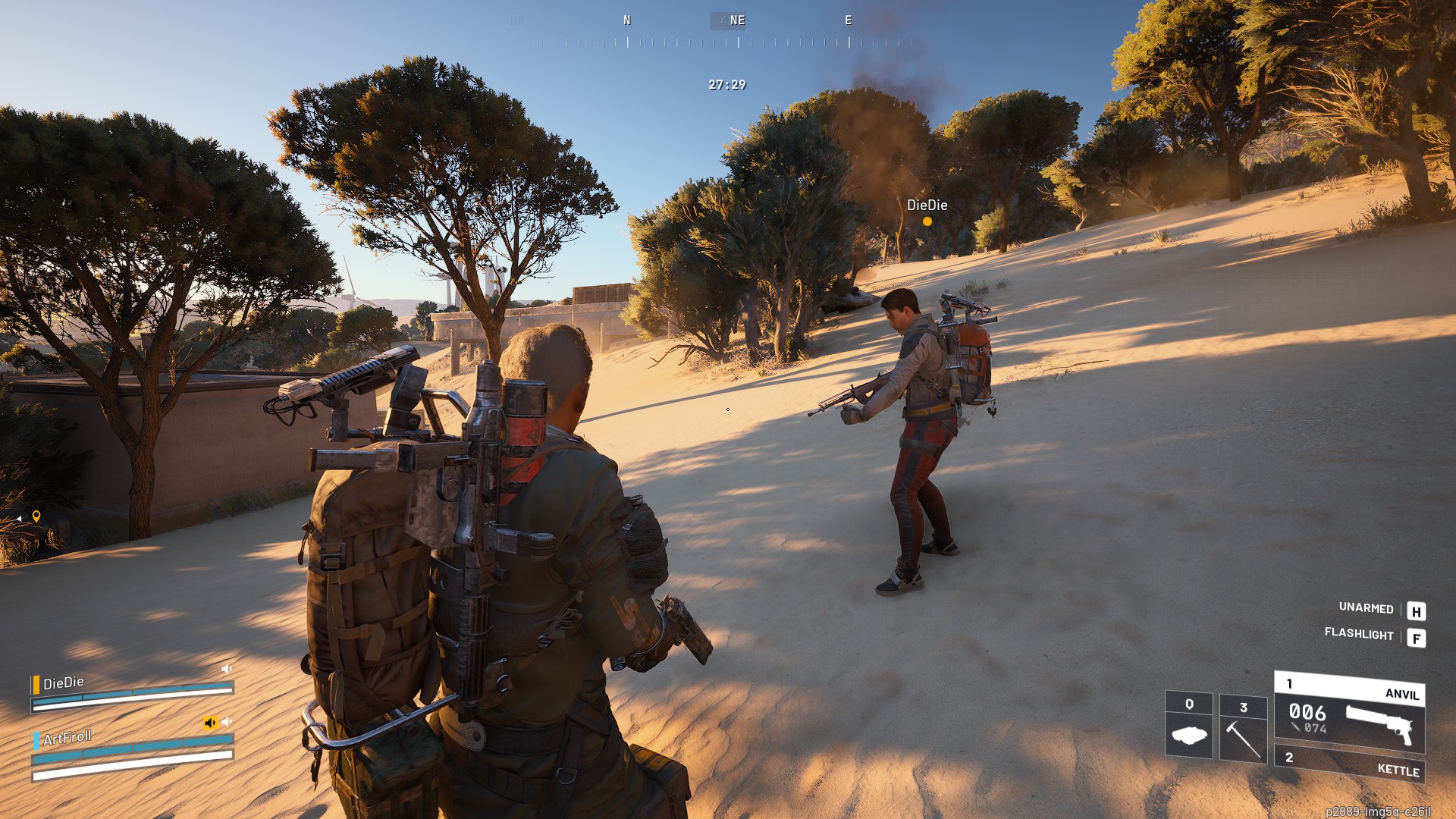Image resolution: width=1456 pixels, height=819 pixels.
Task: Click DieDie's name in the squad list
Action: 64,683
